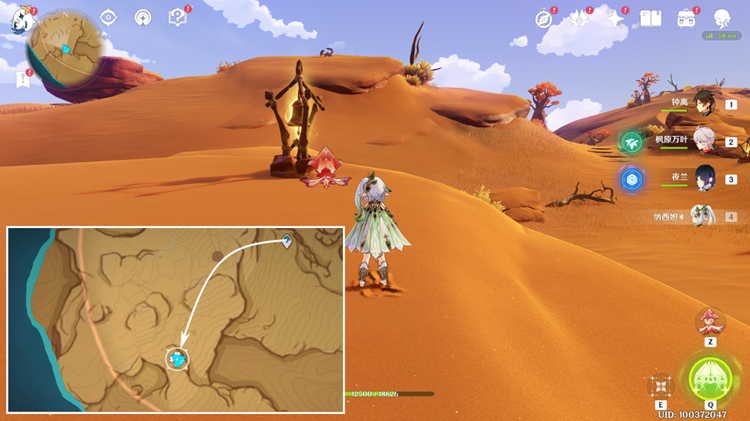The image size is (750, 421).
Task: Switch to party member 夜兰
Action: coord(704,179)
